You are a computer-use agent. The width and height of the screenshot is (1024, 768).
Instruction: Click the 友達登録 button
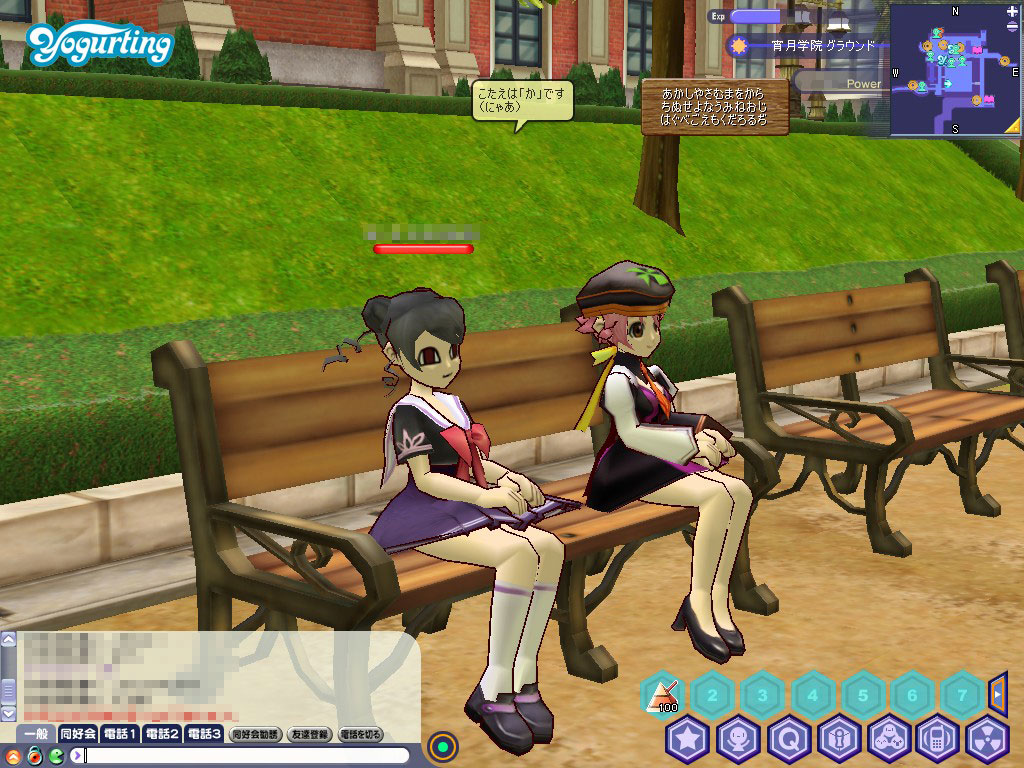[309, 734]
